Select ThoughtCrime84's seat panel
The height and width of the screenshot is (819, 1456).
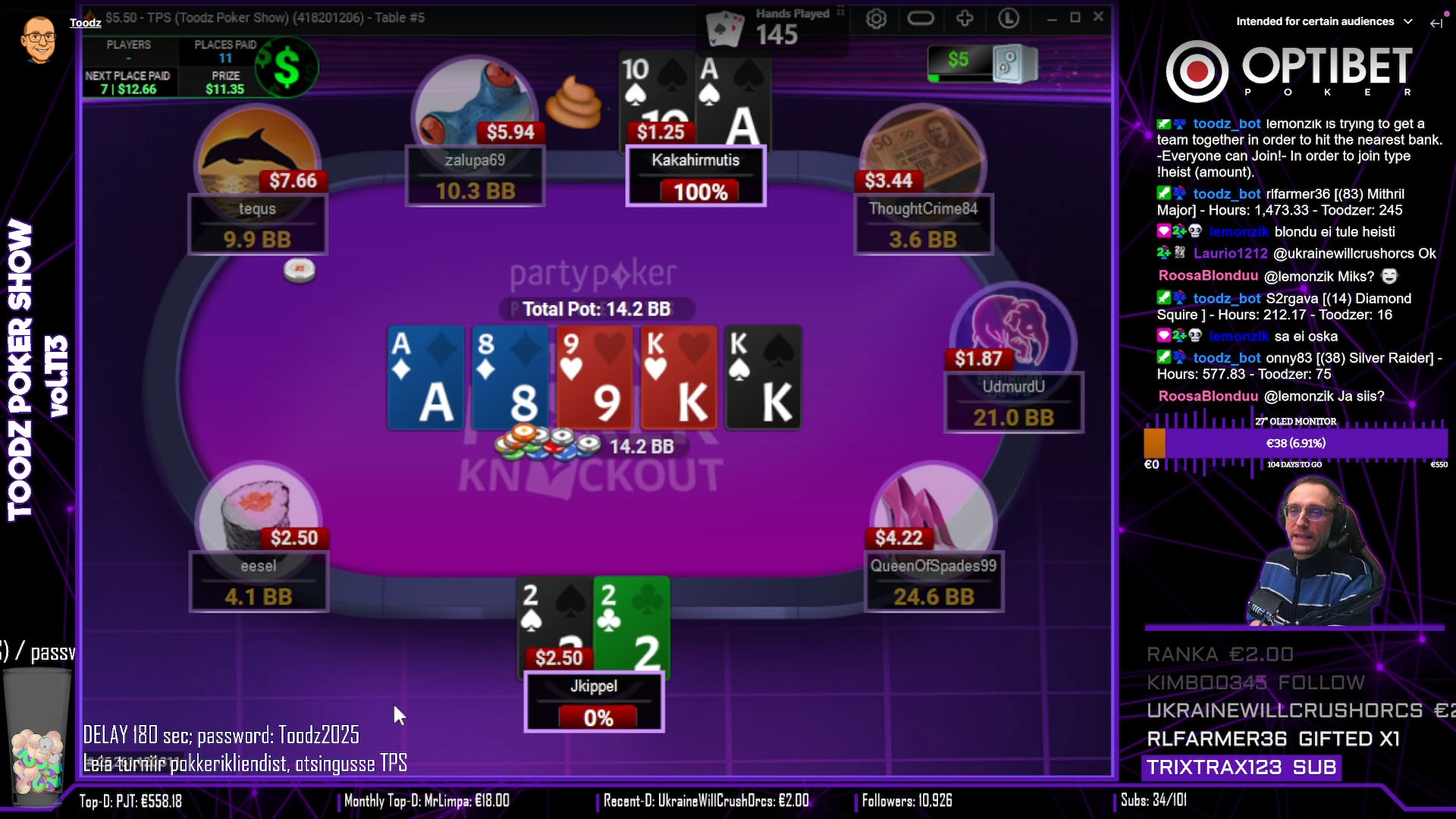923,224
